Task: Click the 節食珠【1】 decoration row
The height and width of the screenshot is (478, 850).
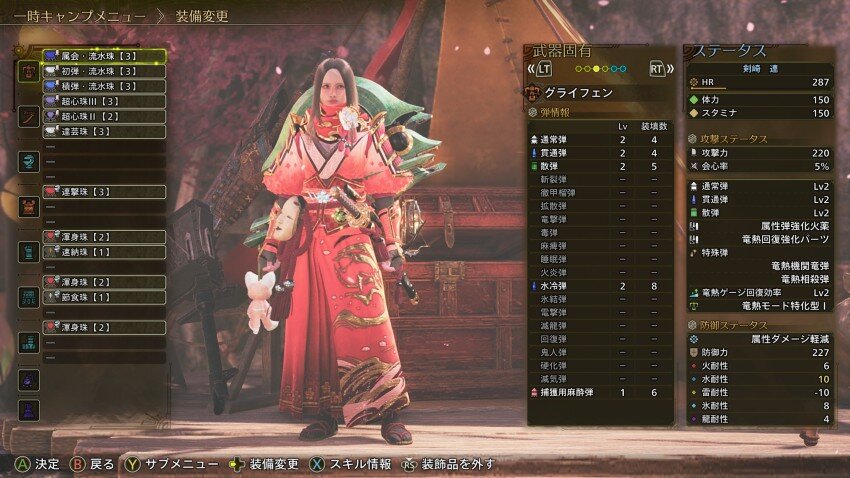Action: (104, 297)
